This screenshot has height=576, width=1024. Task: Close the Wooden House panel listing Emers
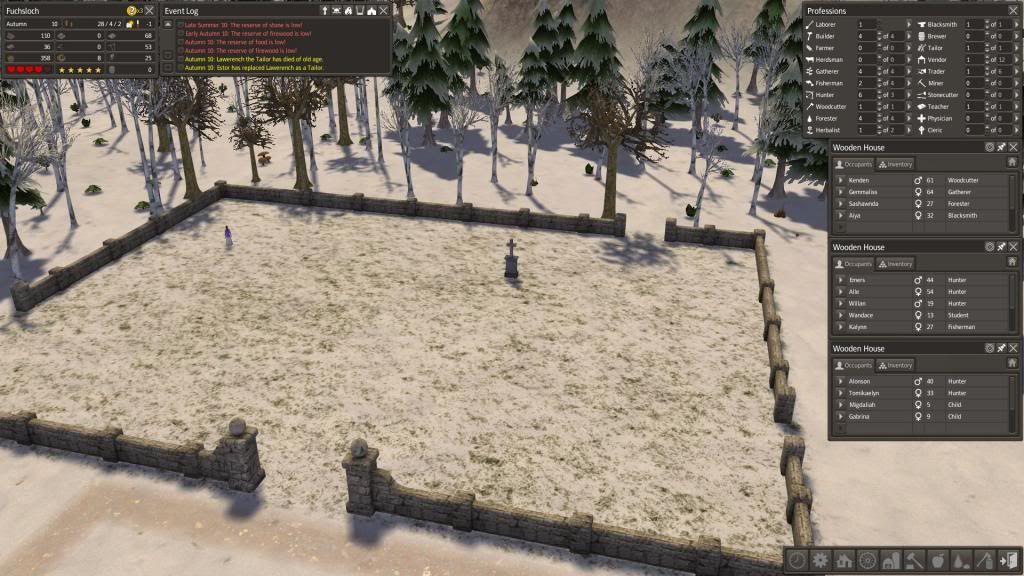point(1013,247)
